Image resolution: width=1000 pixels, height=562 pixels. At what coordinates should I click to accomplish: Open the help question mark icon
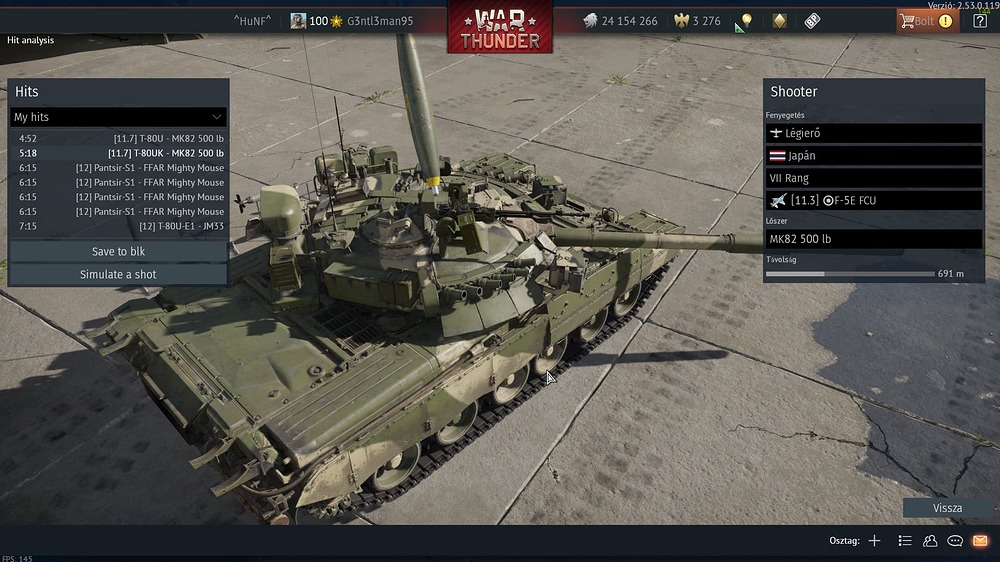980,21
